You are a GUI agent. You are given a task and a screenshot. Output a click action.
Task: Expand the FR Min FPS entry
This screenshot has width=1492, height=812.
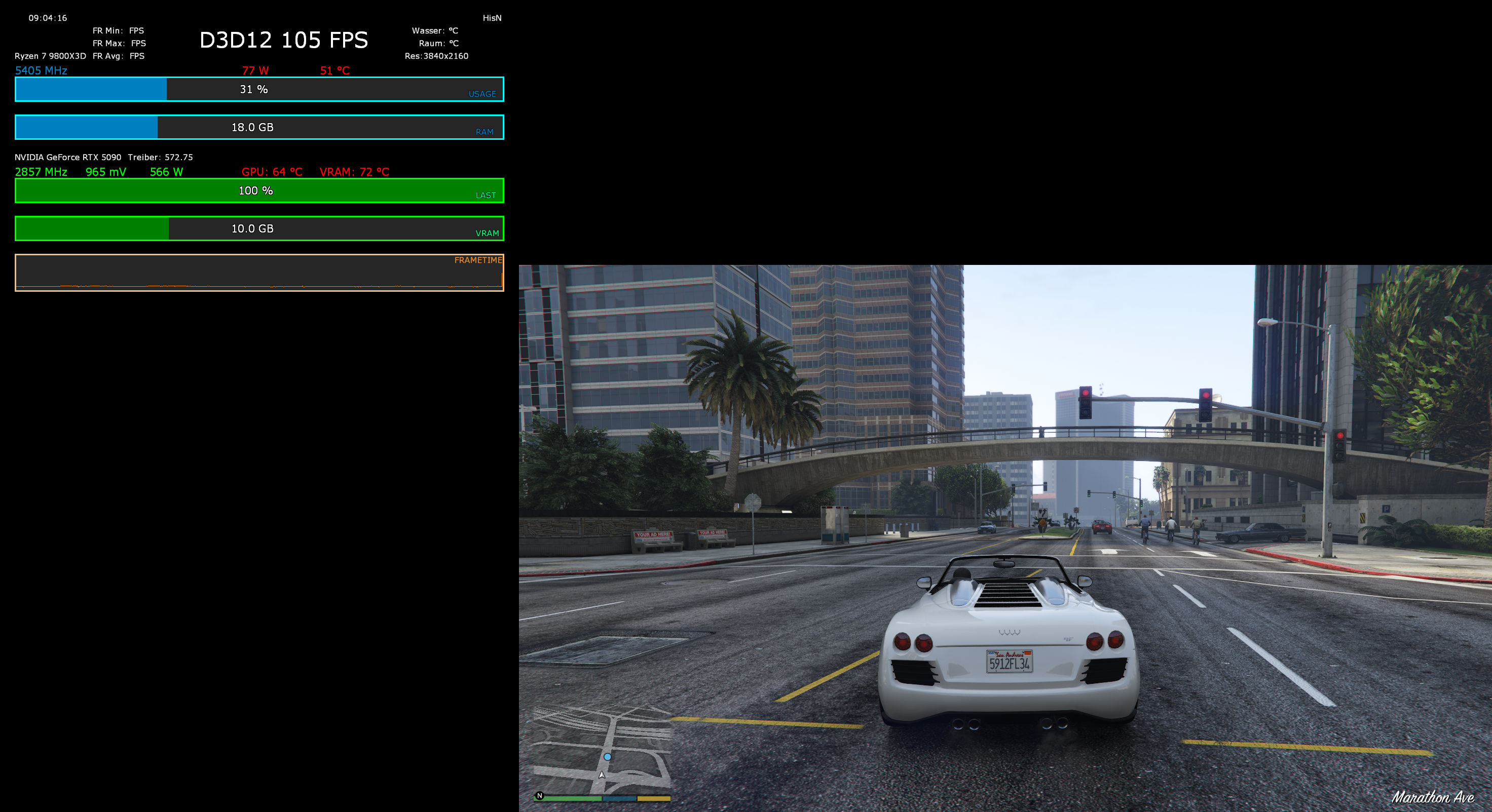click(x=119, y=30)
